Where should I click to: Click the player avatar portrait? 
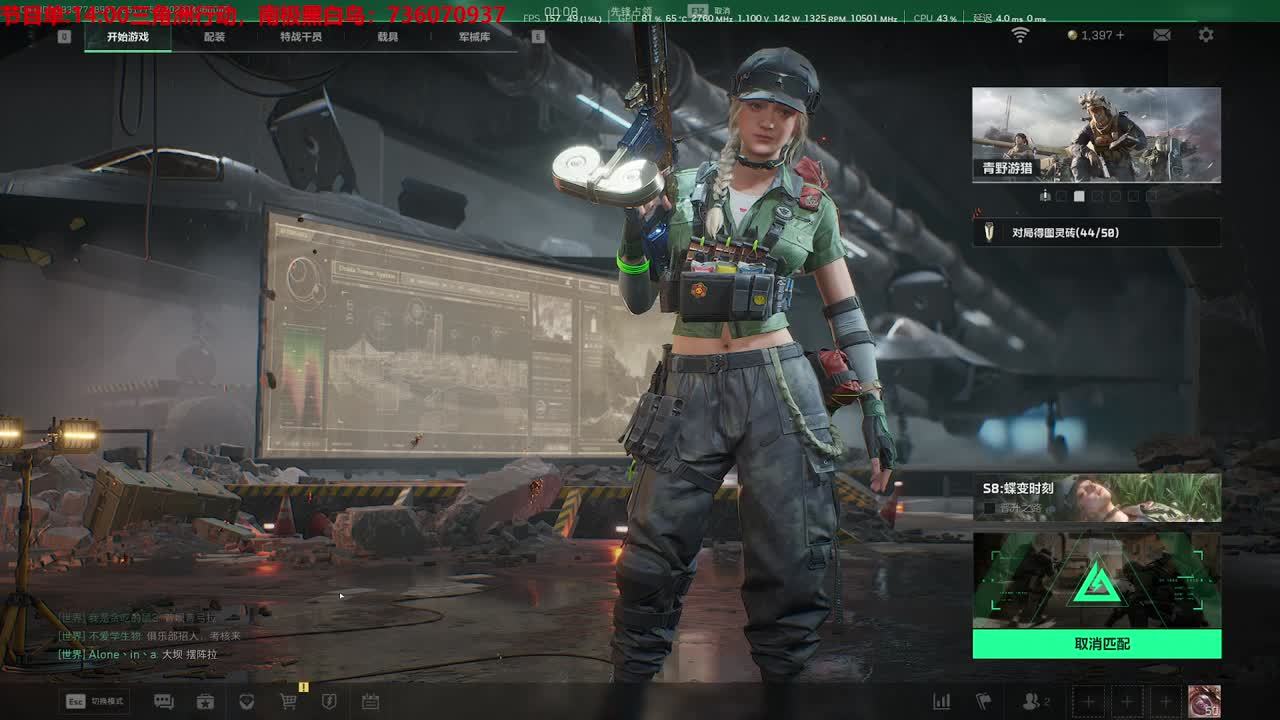click(x=1204, y=701)
